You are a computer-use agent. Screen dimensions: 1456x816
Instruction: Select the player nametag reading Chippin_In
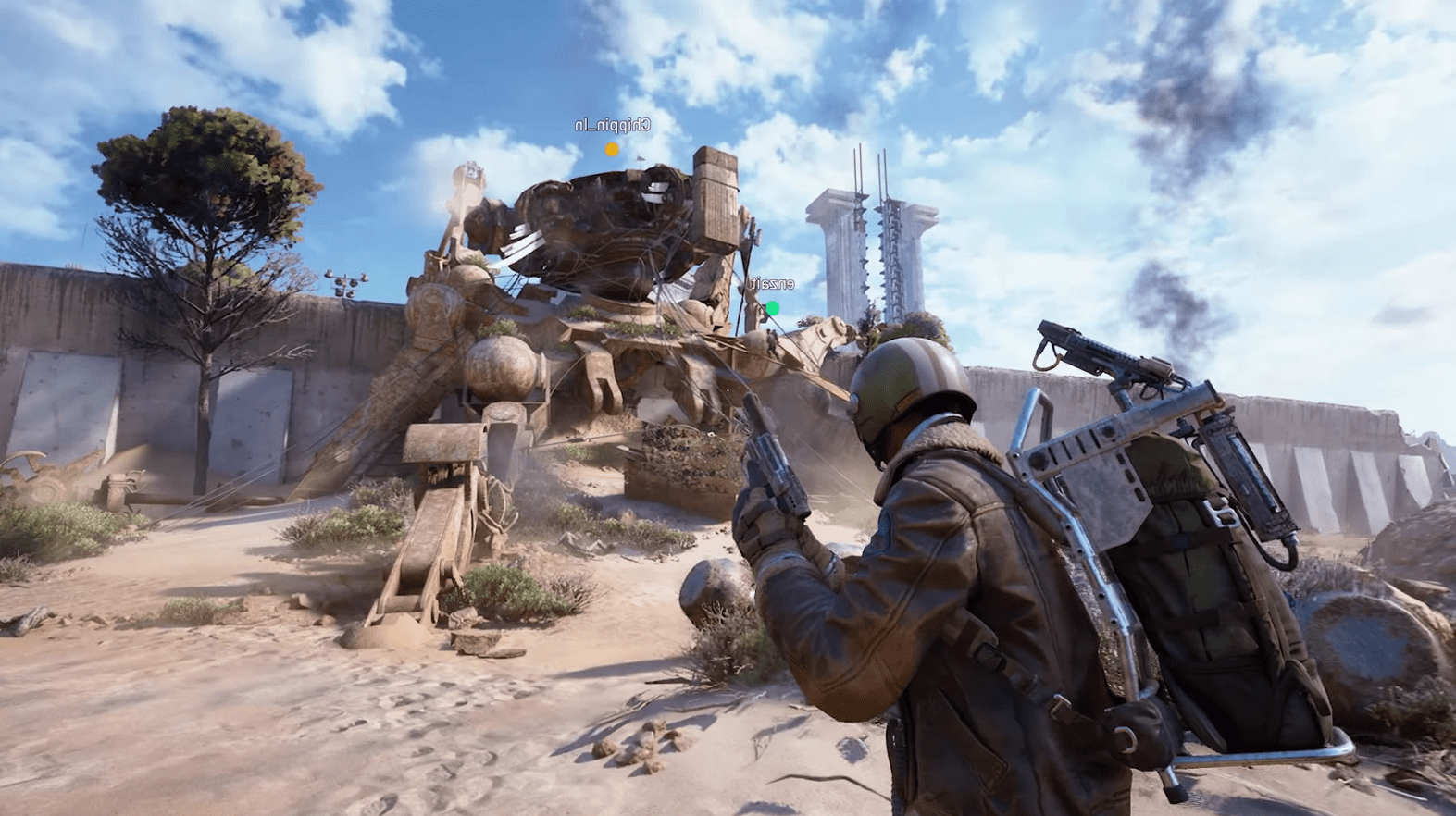pos(611,123)
